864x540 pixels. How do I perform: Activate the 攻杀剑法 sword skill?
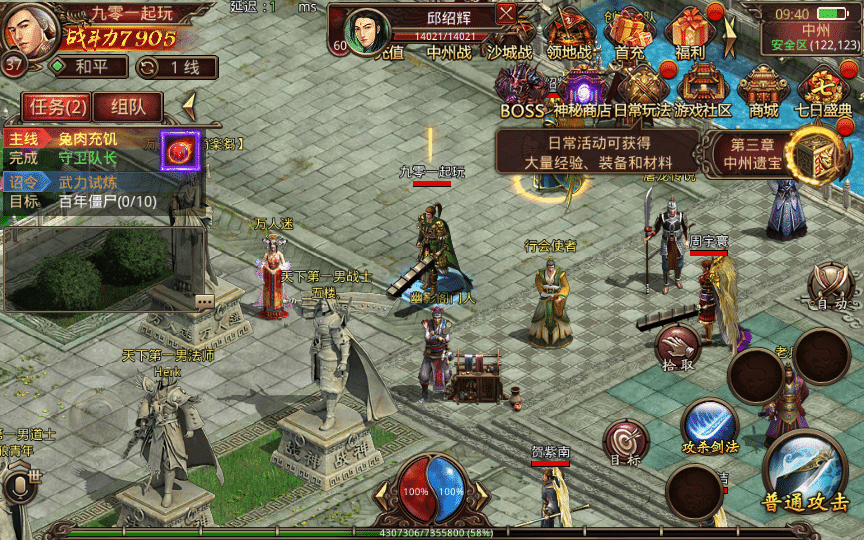pyautogui.click(x=710, y=425)
